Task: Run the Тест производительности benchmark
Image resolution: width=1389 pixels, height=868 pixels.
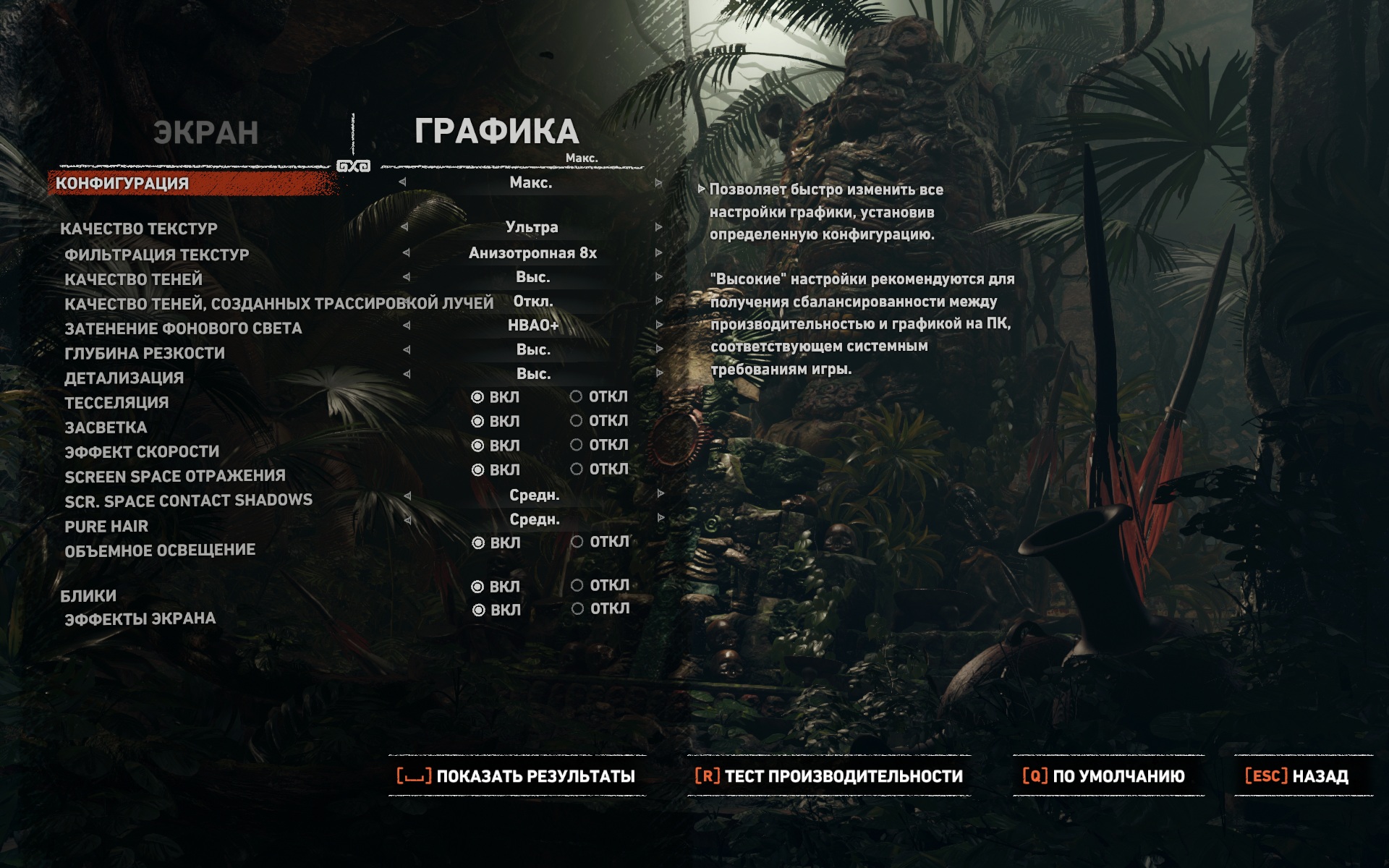Action: pos(829,776)
